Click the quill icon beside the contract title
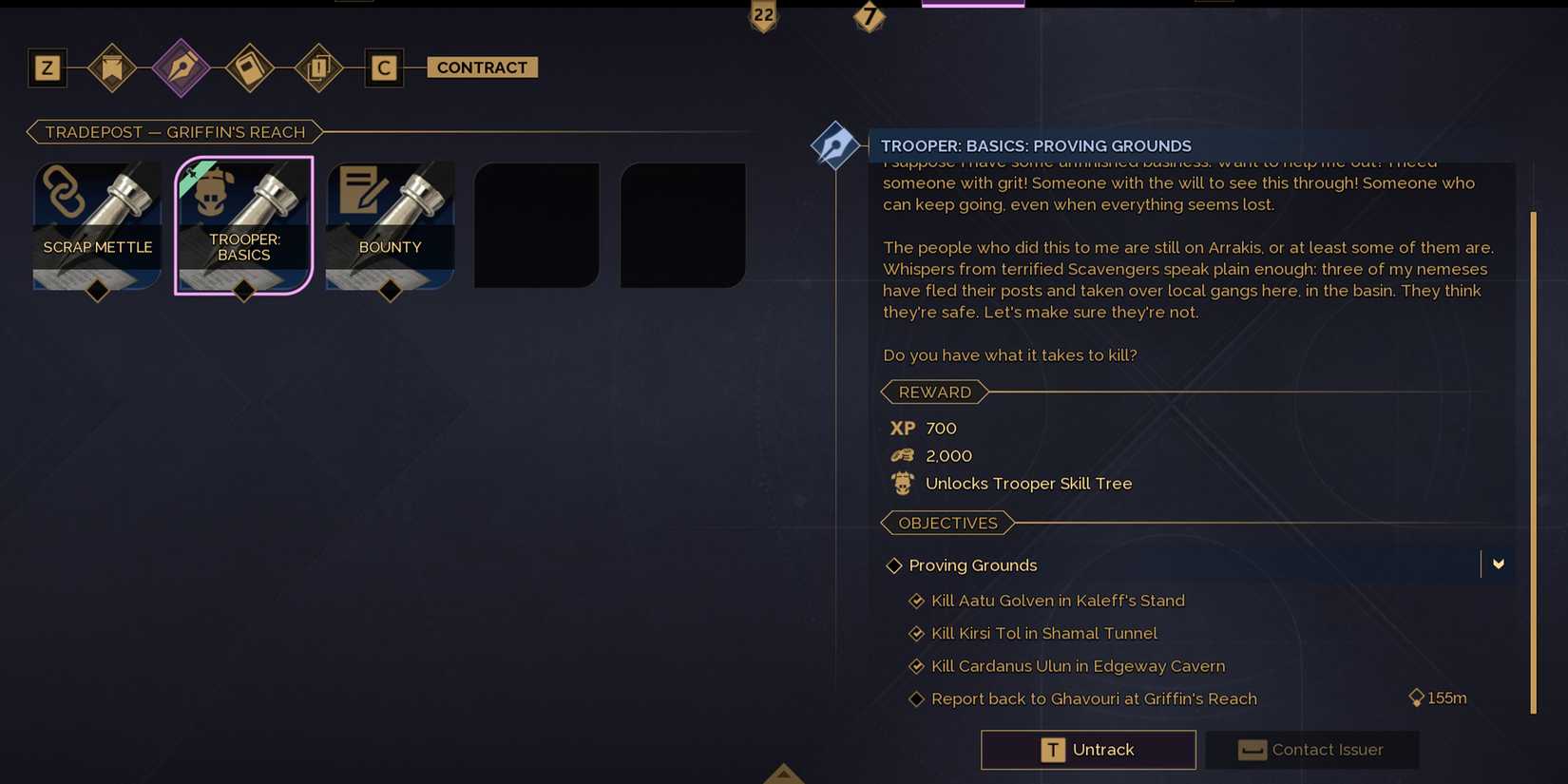1568x784 pixels. (x=835, y=144)
